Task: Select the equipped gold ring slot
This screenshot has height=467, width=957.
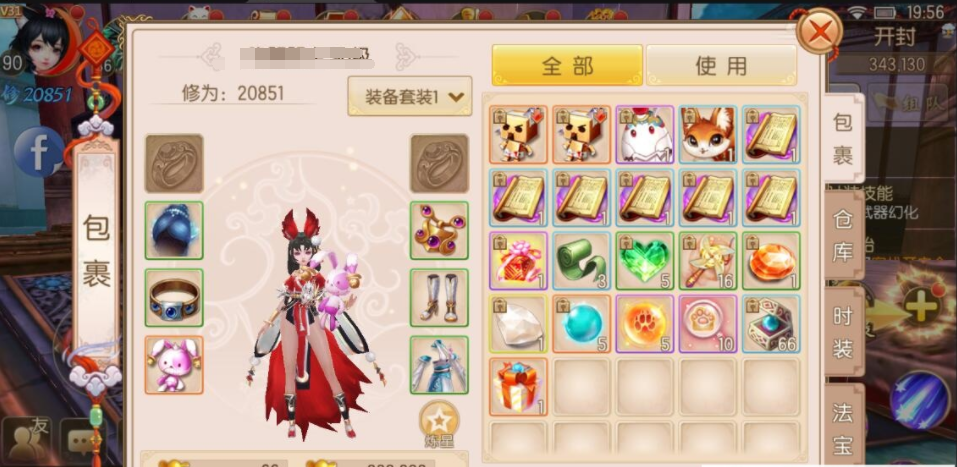Action: (174, 298)
